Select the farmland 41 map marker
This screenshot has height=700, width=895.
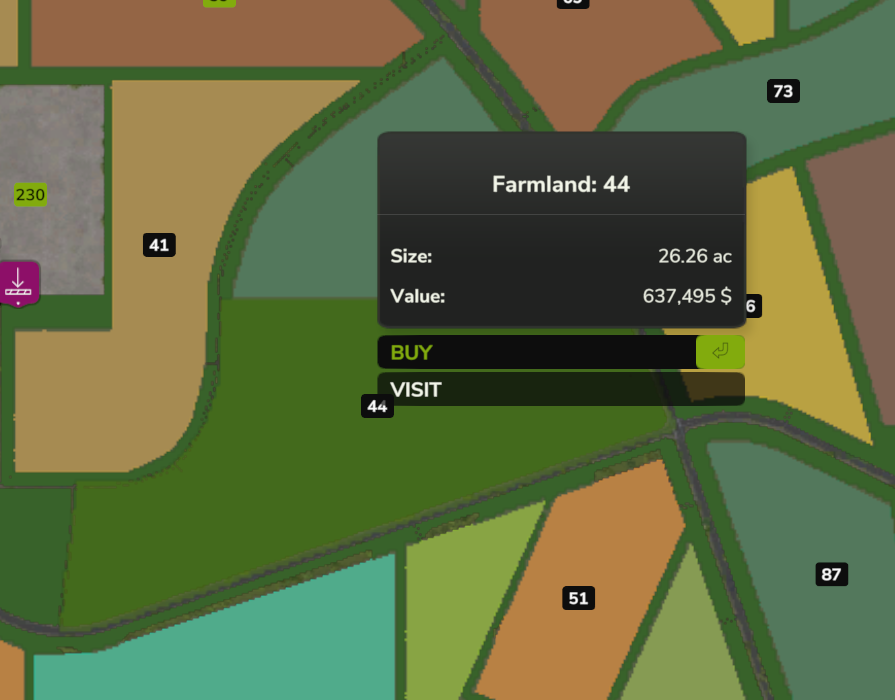click(x=159, y=245)
